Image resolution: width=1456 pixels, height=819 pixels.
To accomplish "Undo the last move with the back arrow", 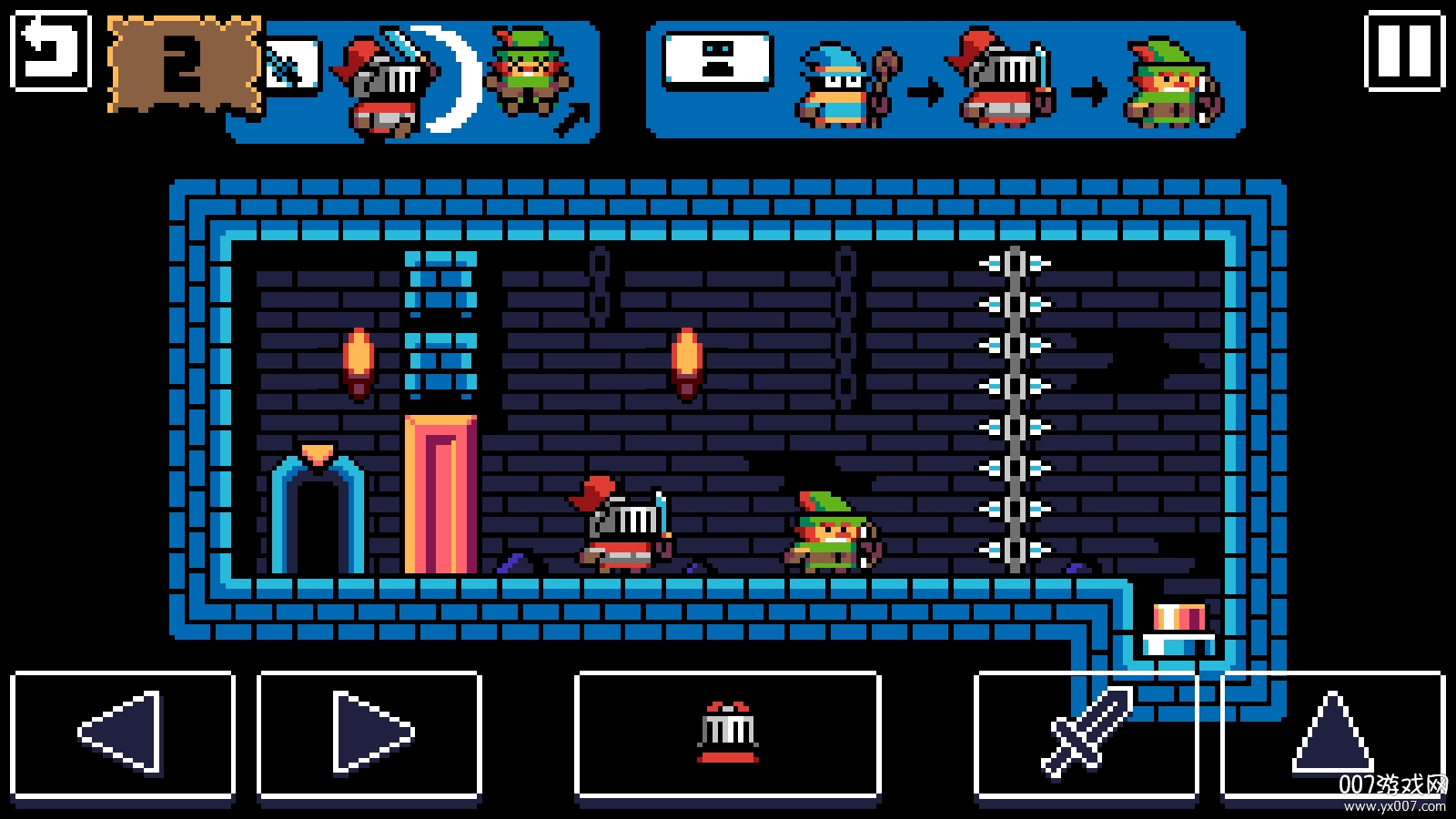I will 51,50.
